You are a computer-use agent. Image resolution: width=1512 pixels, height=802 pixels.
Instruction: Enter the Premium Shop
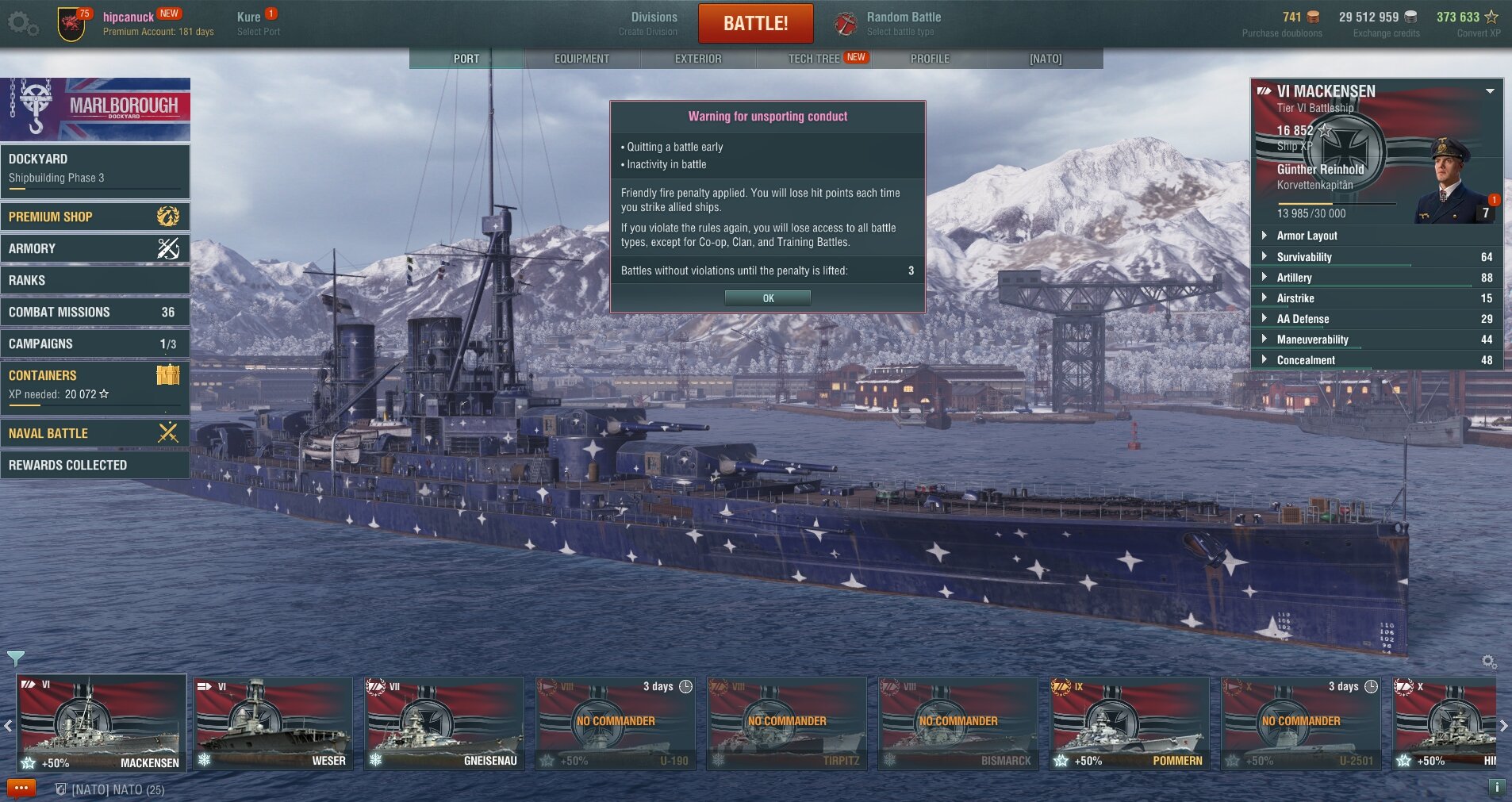[x=95, y=217]
